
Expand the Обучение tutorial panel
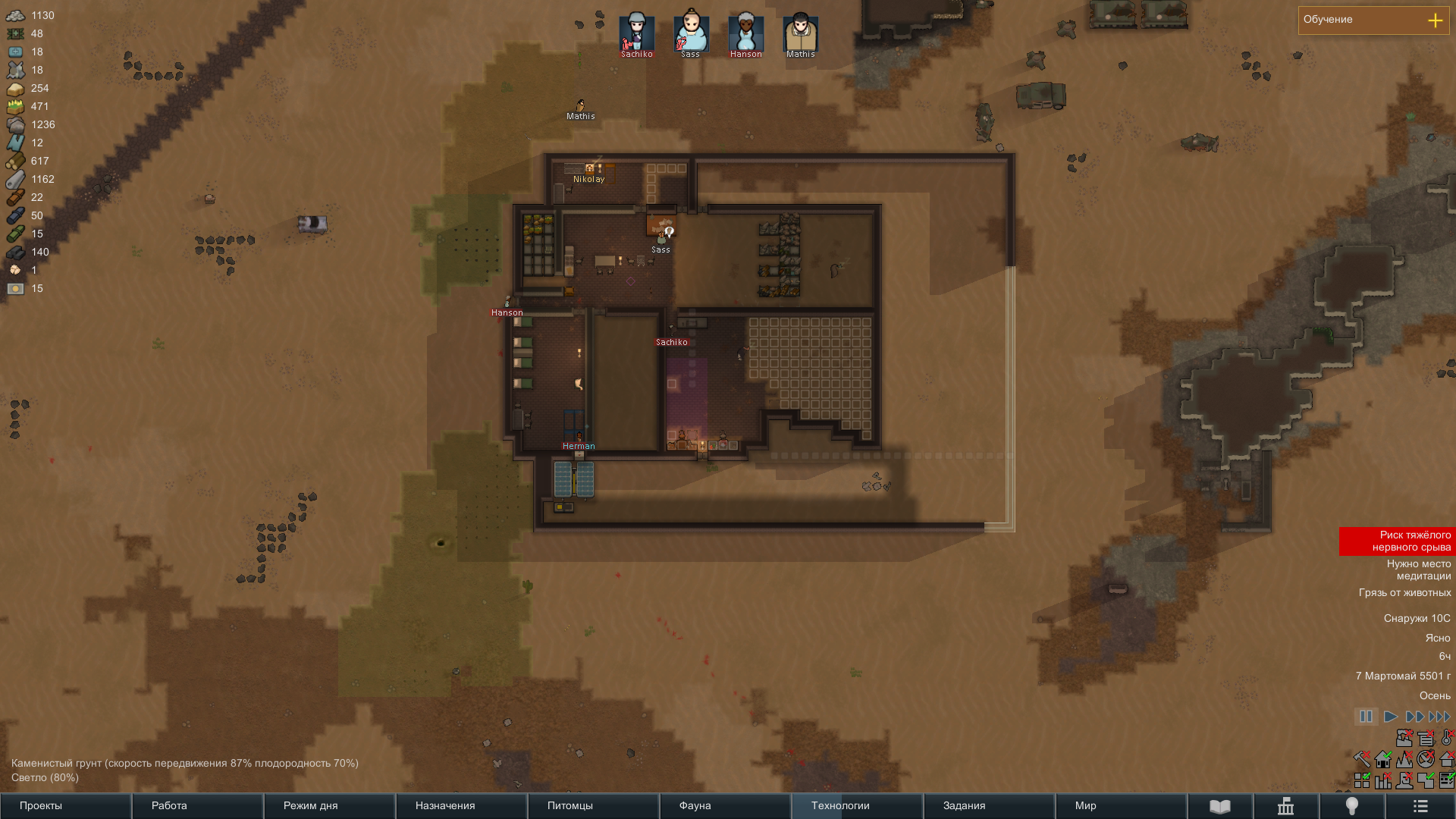[1435, 20]
